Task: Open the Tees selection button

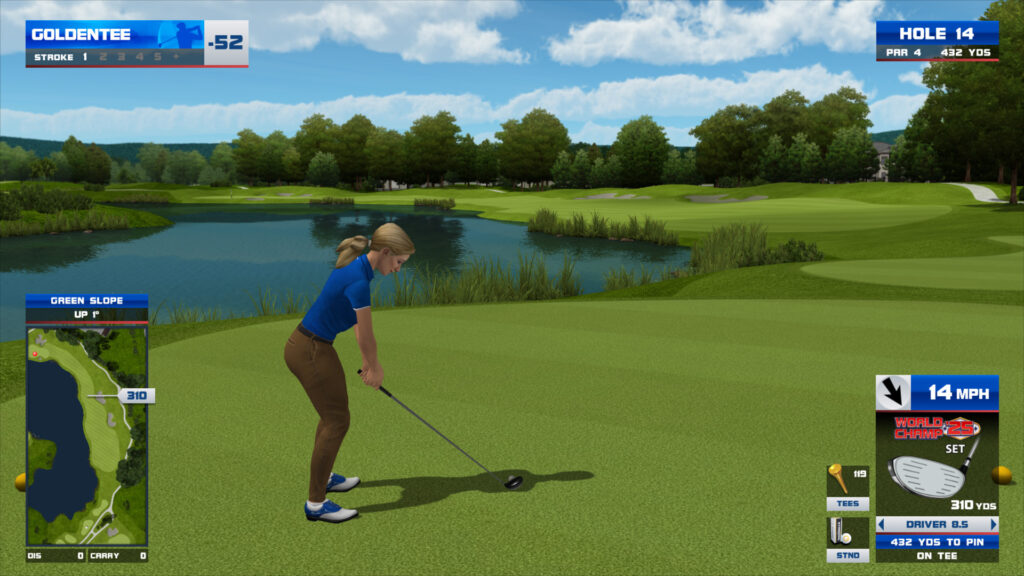Action: [847, 504]
